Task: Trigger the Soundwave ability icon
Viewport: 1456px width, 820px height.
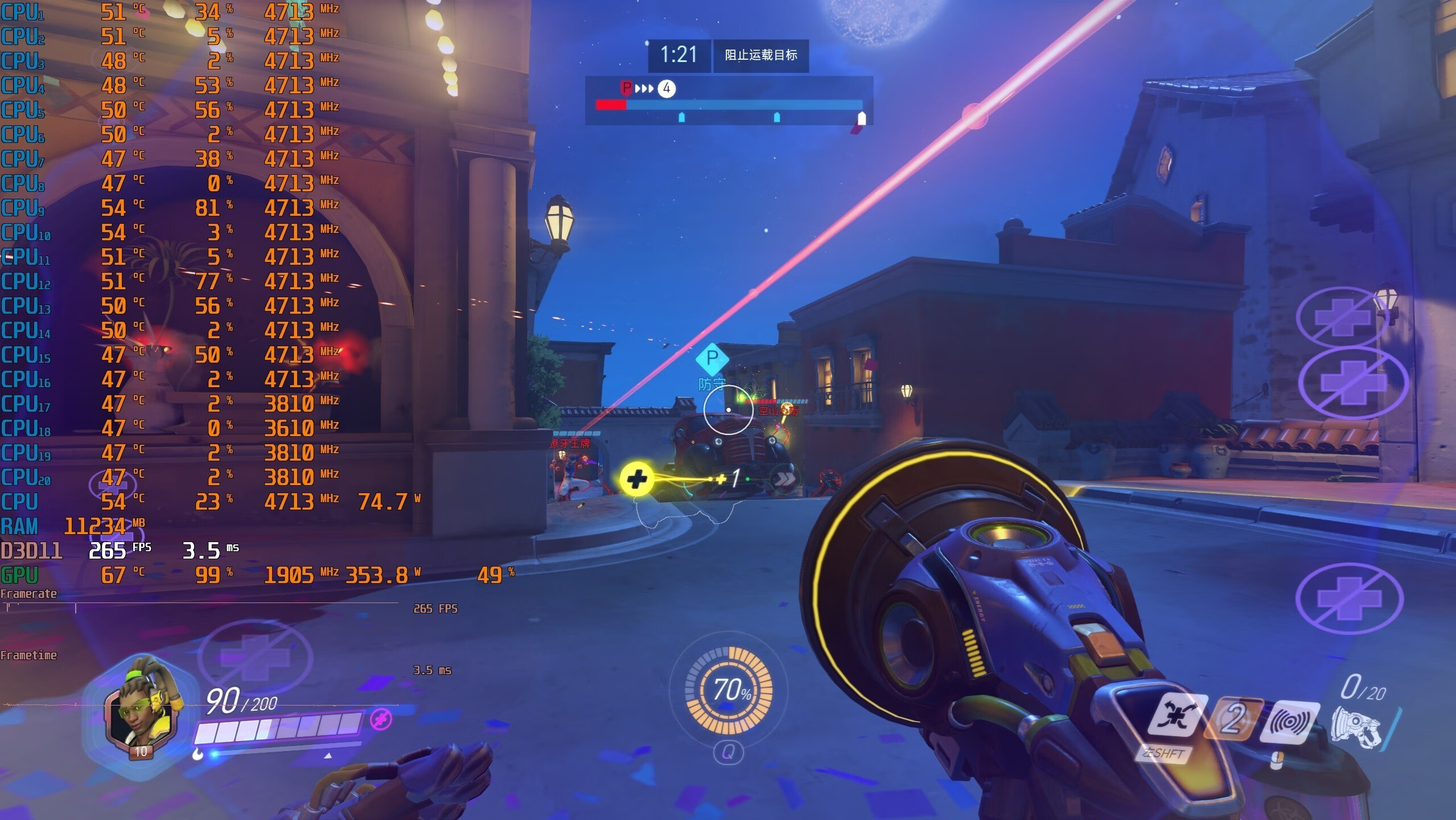Action: (1289, 721)
